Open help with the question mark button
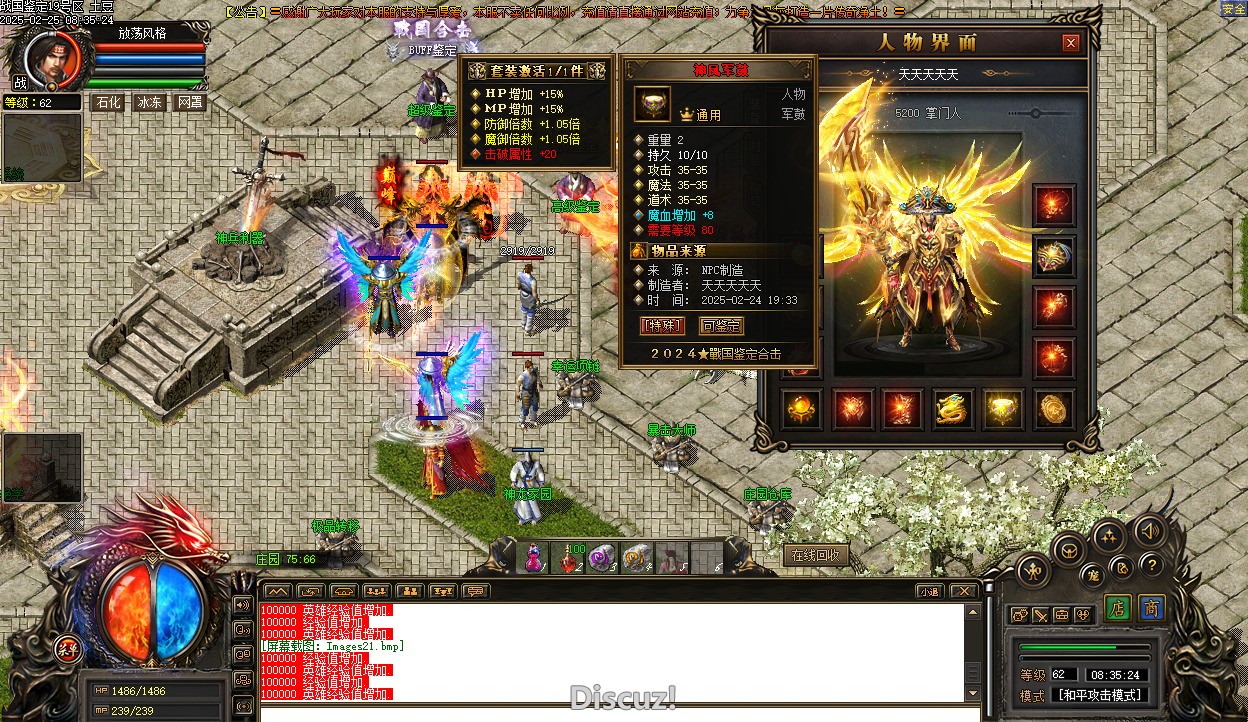 pyautogui.click(x=1150, y=565)
